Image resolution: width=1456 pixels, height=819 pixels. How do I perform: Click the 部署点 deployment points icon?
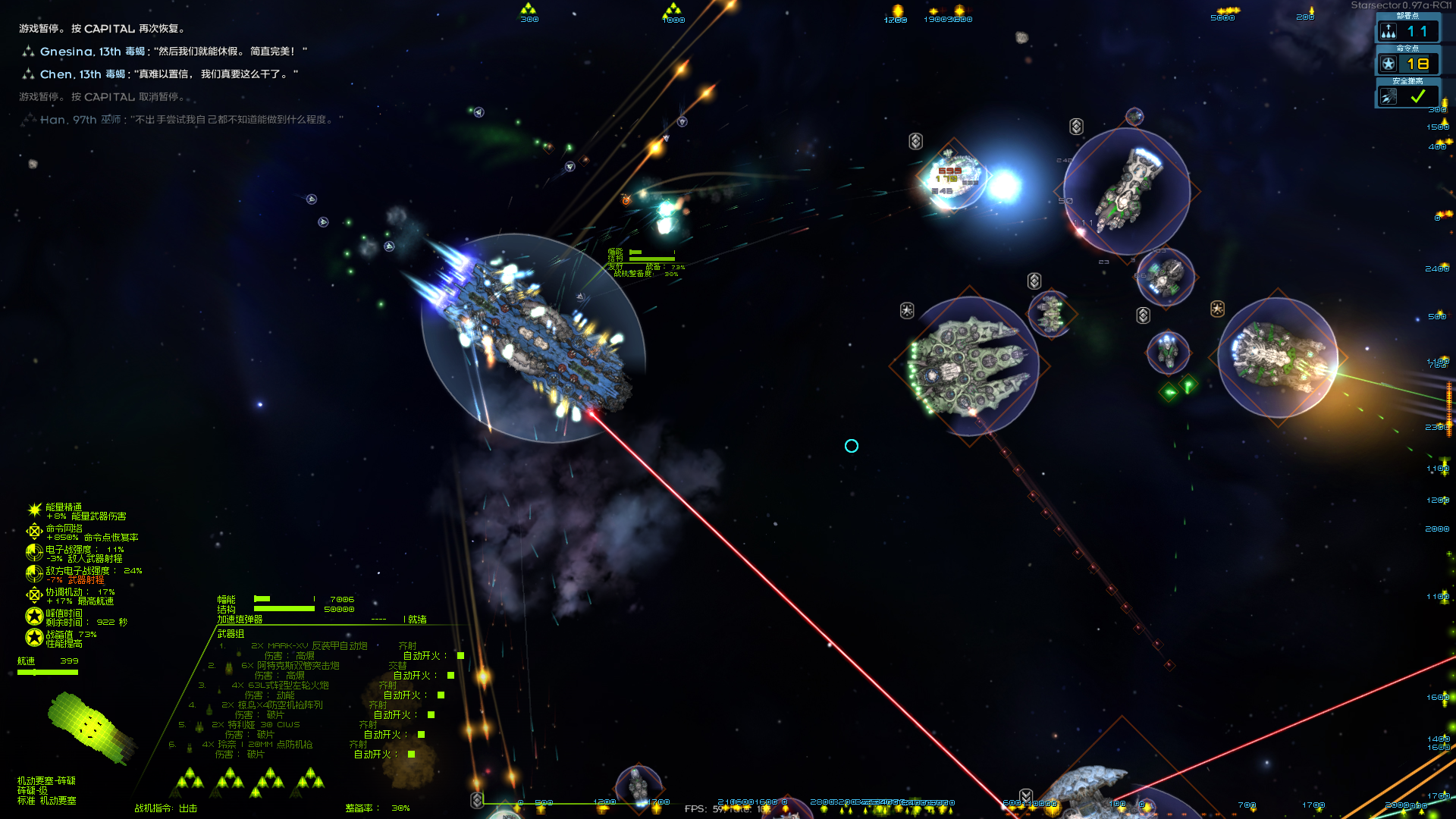coord(1389,31)
